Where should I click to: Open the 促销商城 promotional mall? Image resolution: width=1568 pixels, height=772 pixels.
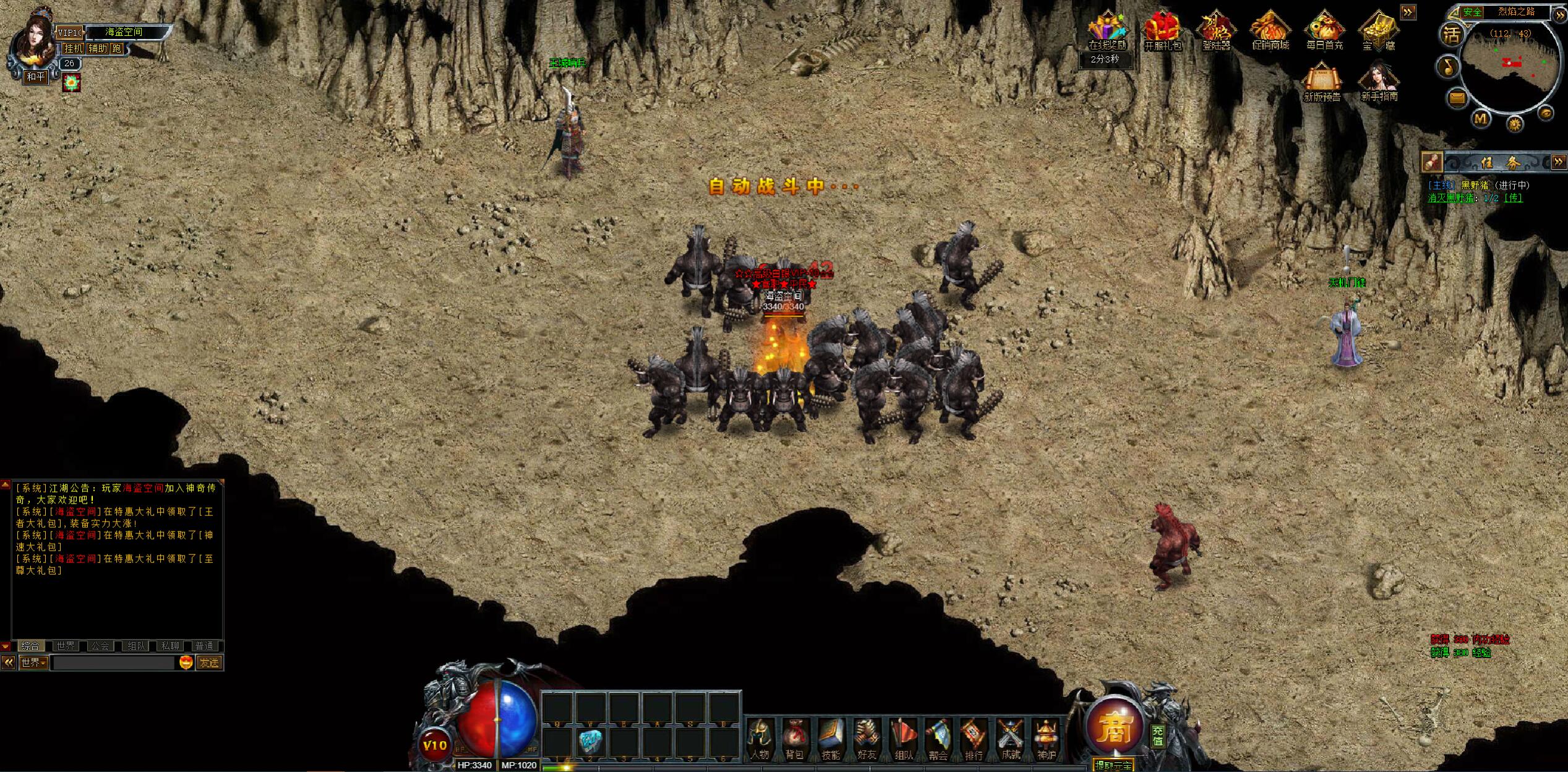[1270, 31]
